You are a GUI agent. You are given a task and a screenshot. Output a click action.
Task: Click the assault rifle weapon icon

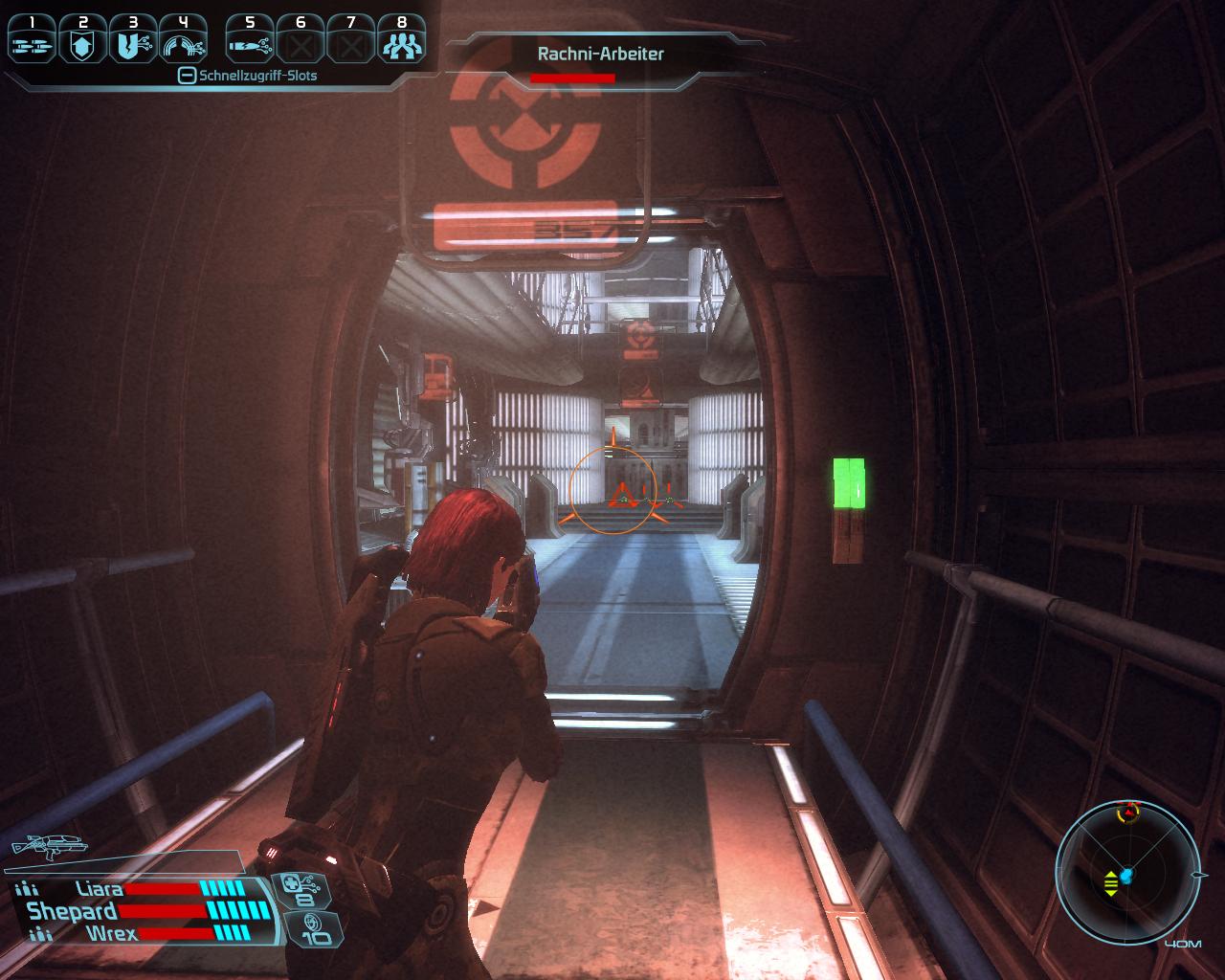(46, 845)
